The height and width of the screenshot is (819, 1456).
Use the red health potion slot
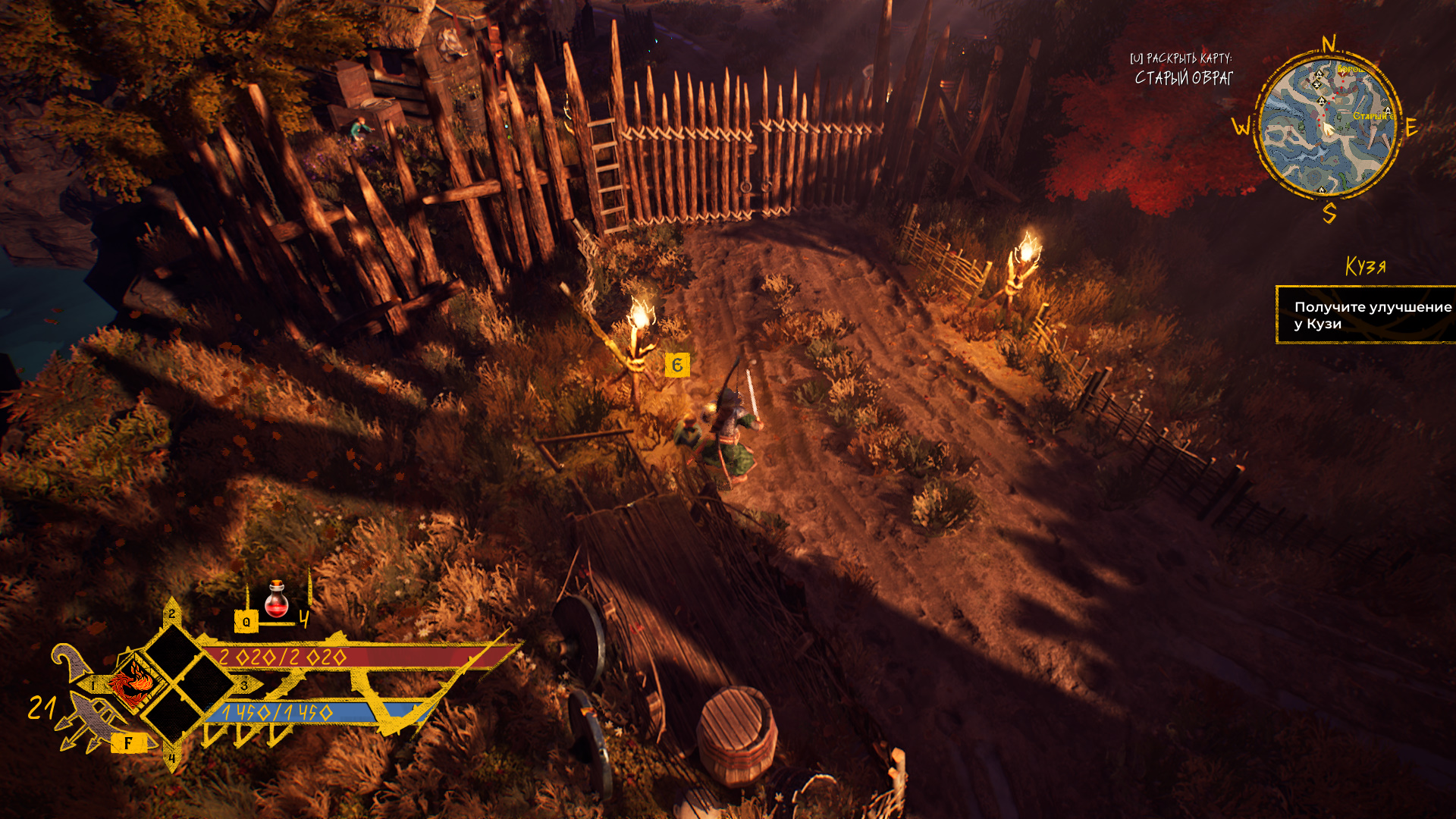(x=277, y=600)
